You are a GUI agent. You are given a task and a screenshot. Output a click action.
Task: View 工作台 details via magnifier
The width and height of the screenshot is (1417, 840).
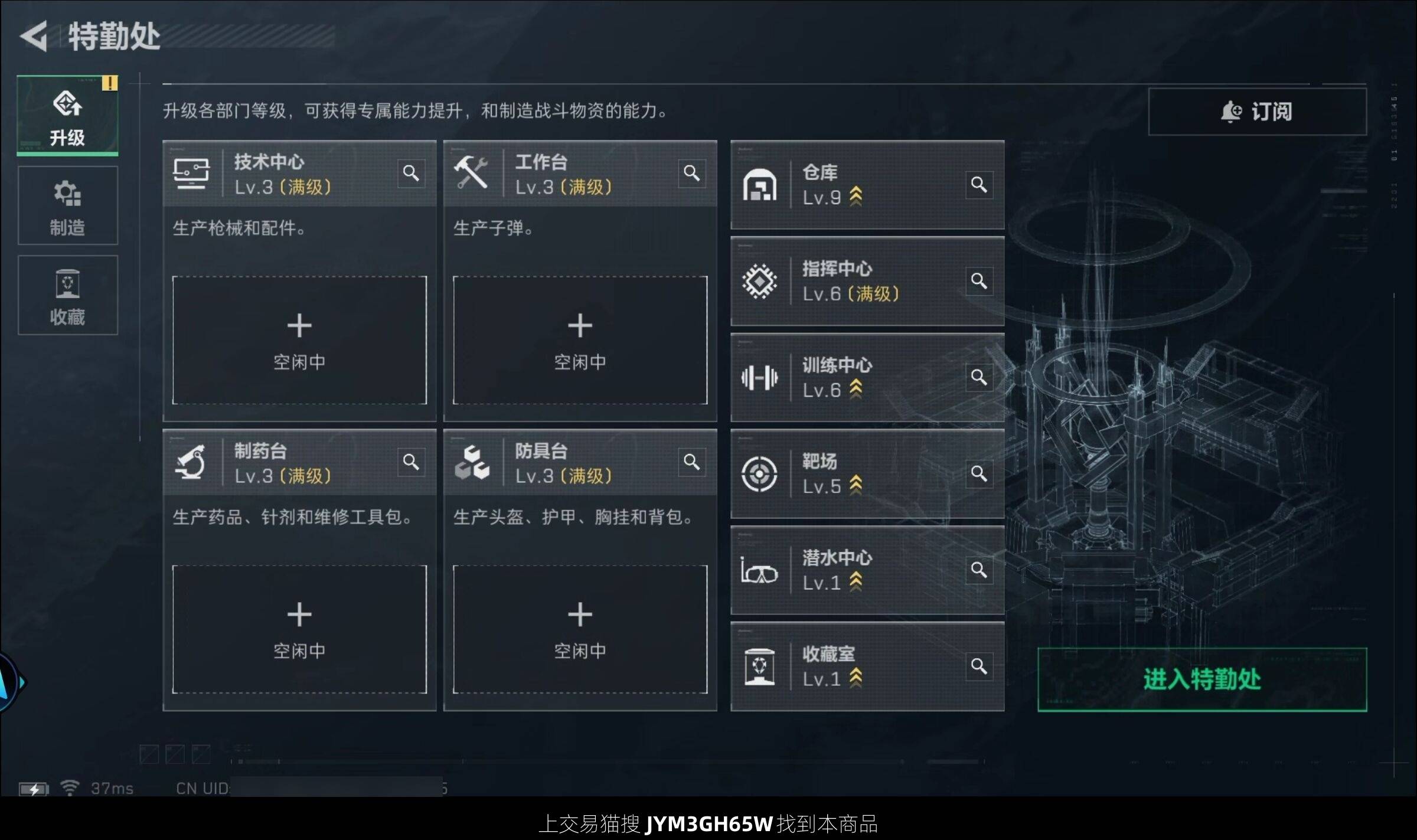tap(691, 173)
